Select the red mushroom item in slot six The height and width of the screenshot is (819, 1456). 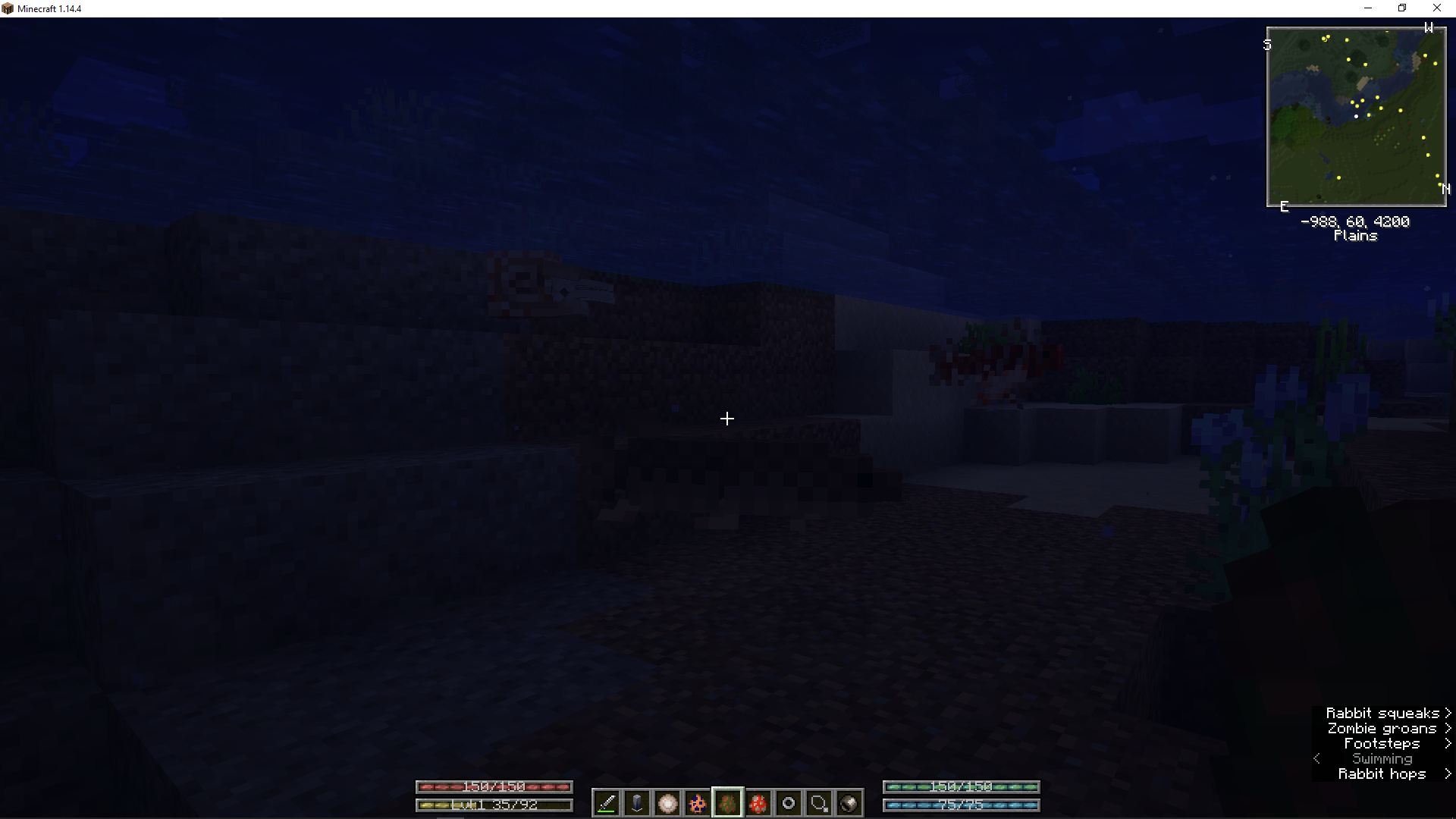758,803
